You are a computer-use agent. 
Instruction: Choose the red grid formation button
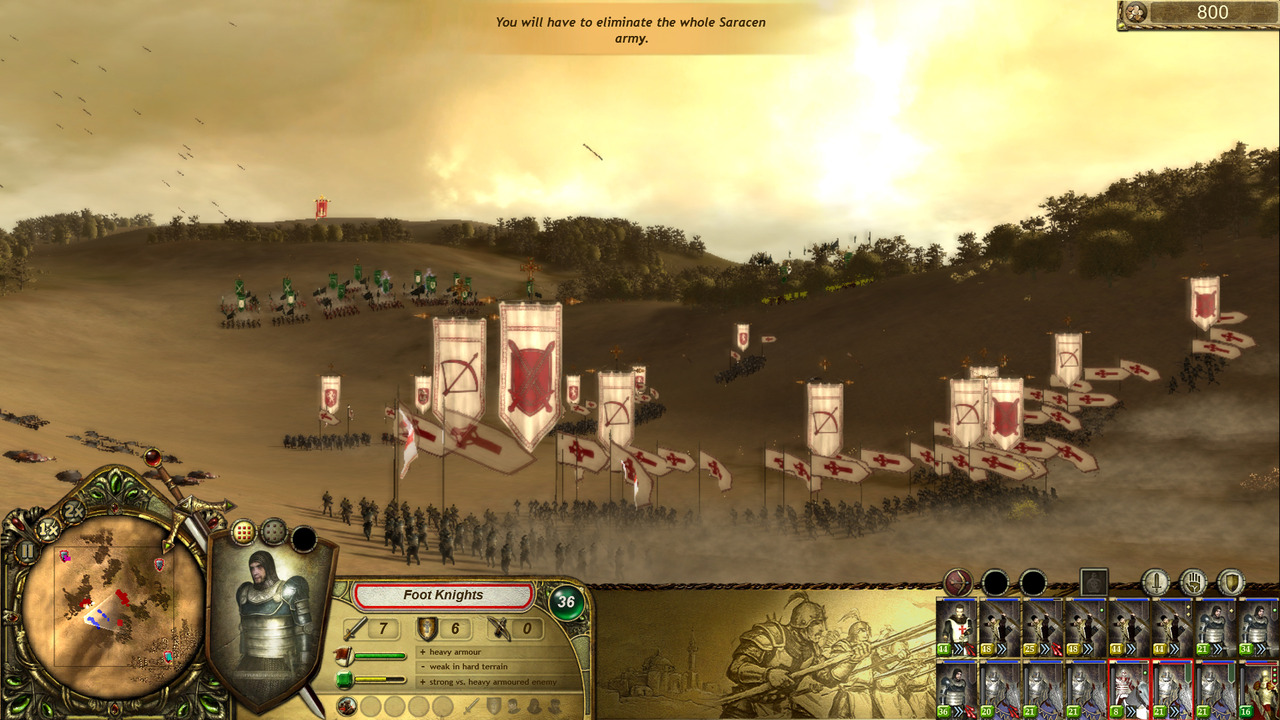[x=243, y=532]
